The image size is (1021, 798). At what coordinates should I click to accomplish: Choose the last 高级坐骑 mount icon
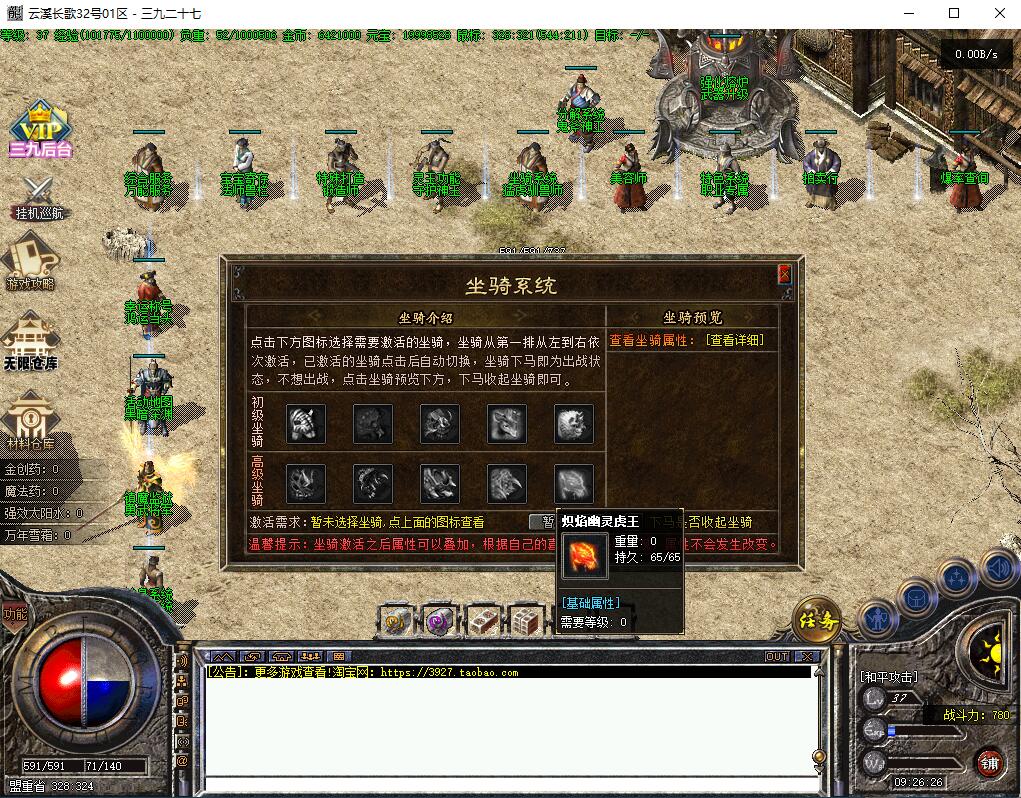pyautogui.click(x=574, y=484)
